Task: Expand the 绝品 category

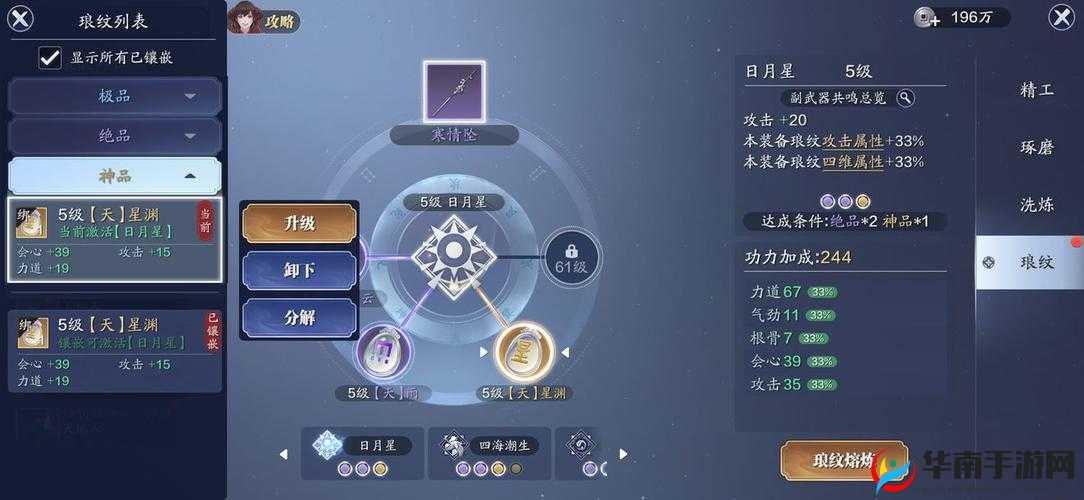Action: pos(115,135)
